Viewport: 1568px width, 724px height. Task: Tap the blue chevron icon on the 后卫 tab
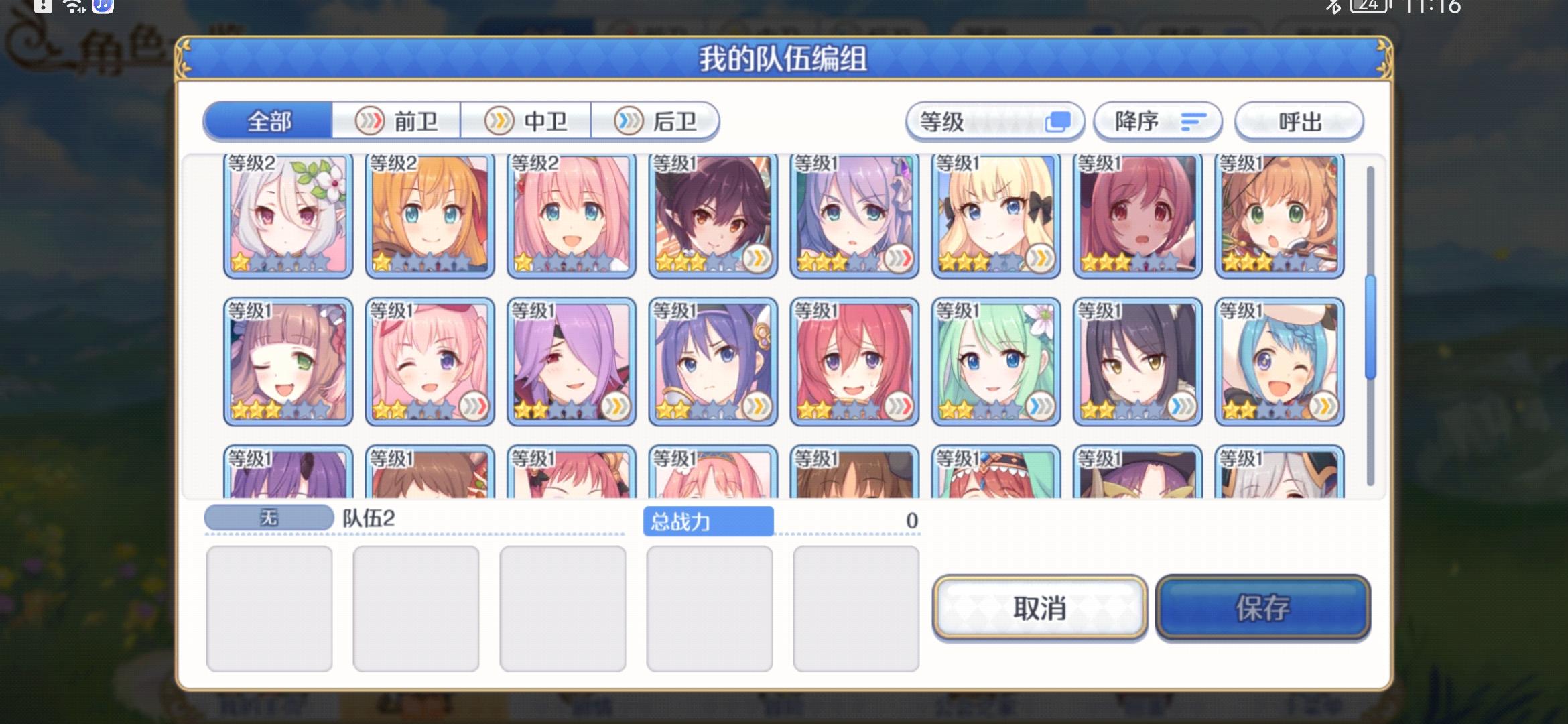click(x=627, y=121)
